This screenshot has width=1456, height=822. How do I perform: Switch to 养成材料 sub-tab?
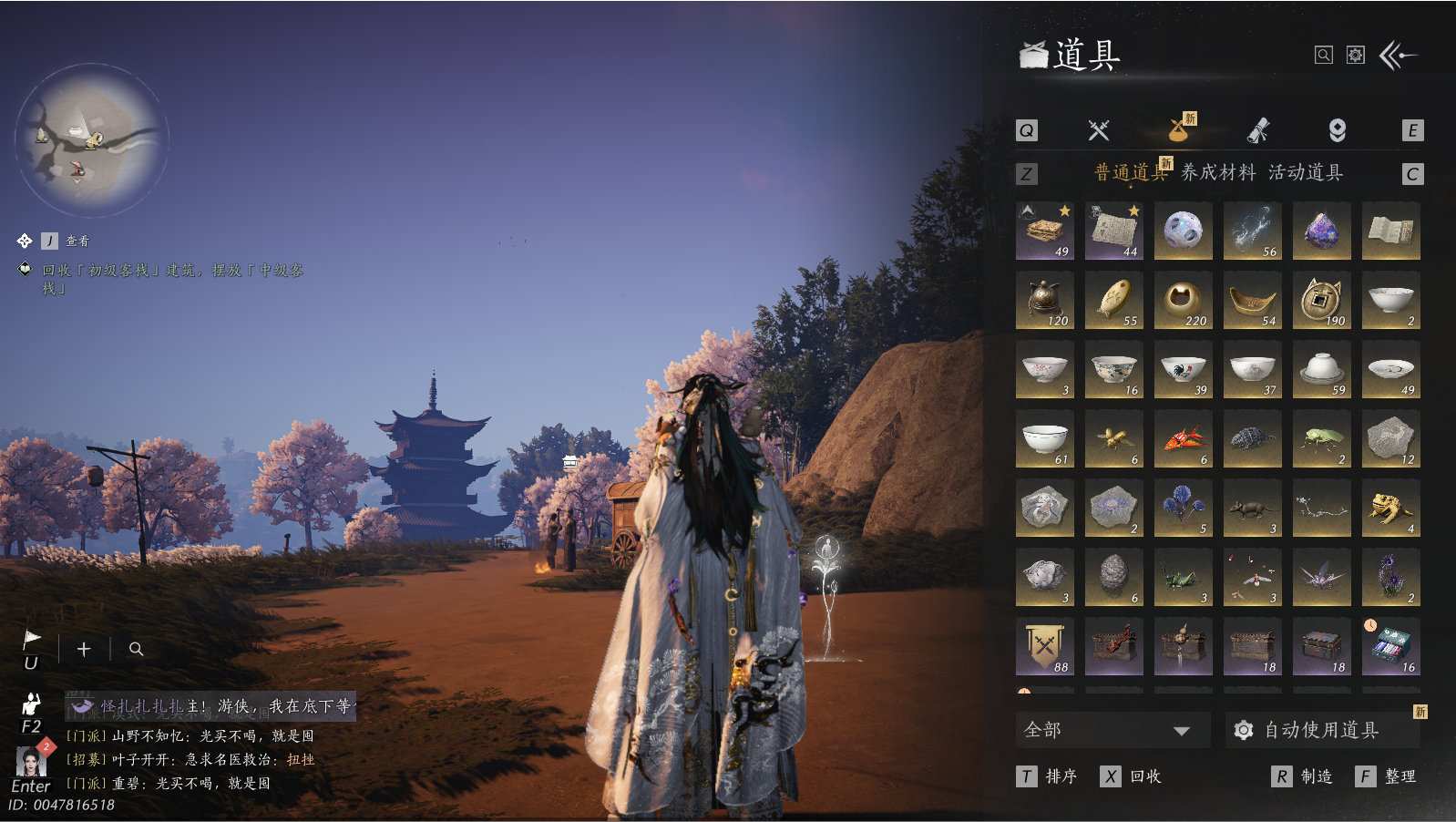(1218, 172)
